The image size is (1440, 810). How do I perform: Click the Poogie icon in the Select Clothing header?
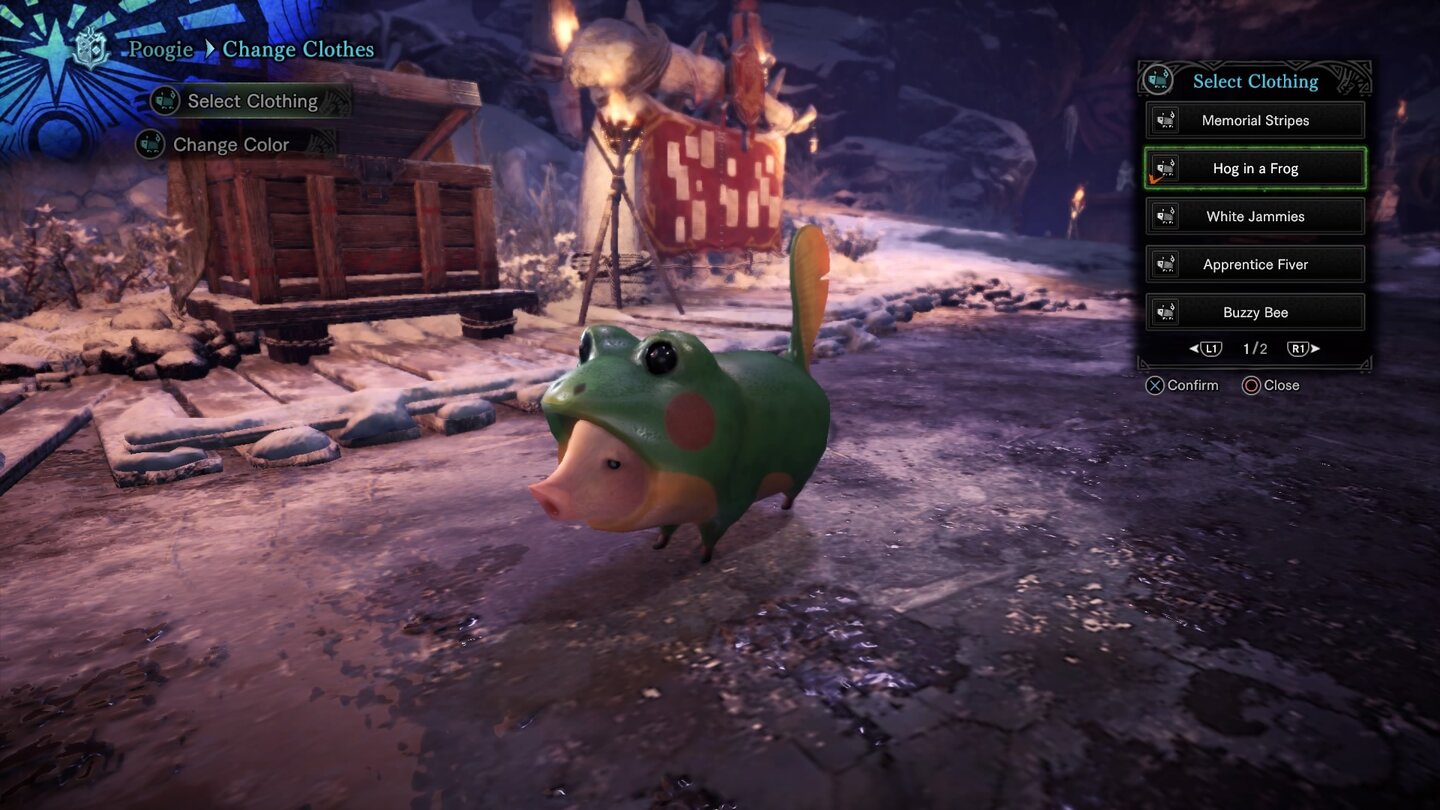click(1161, 81)
